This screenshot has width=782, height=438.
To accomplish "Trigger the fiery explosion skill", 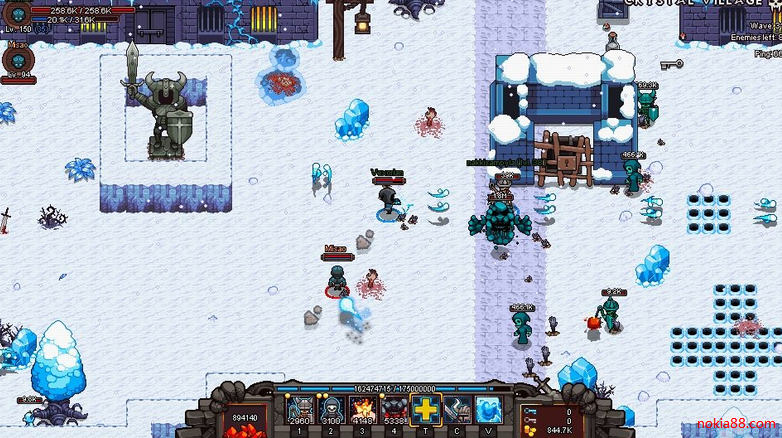I will (x=362, y=409).
